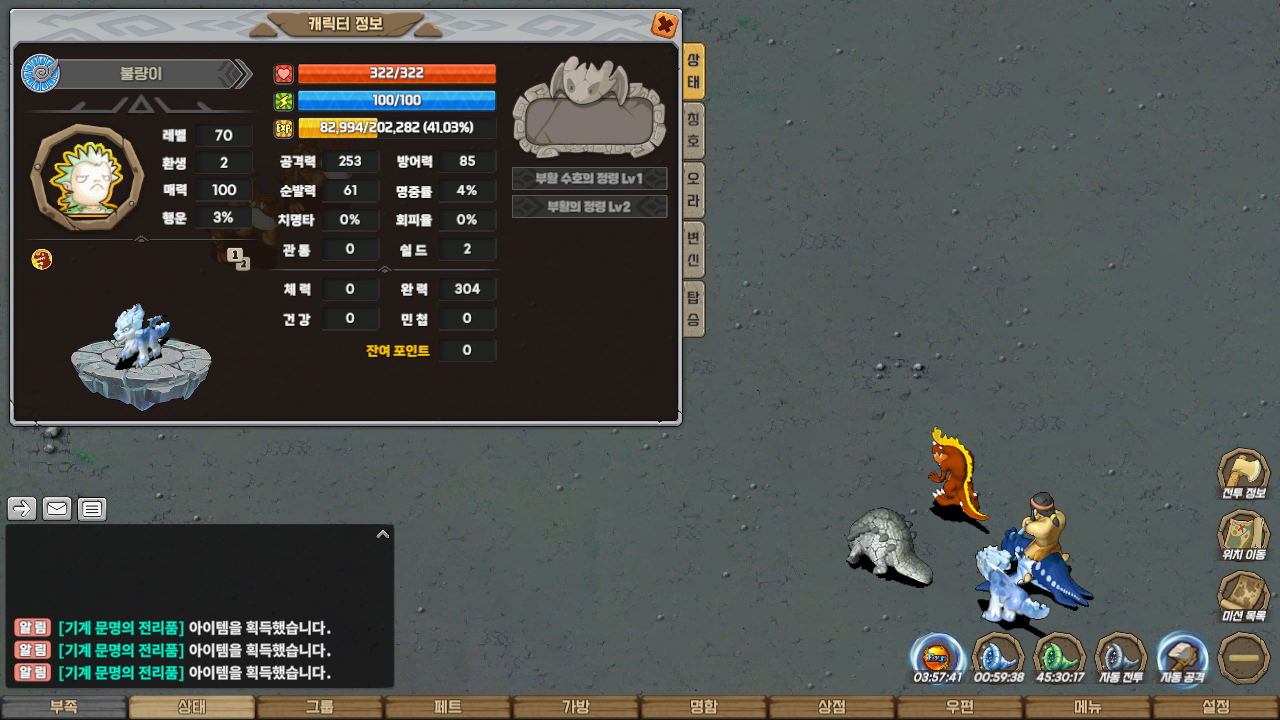This screenshot has height=720, width=1280.
Task: Open the 오라 side tab
Action: [x=693, y=190]
